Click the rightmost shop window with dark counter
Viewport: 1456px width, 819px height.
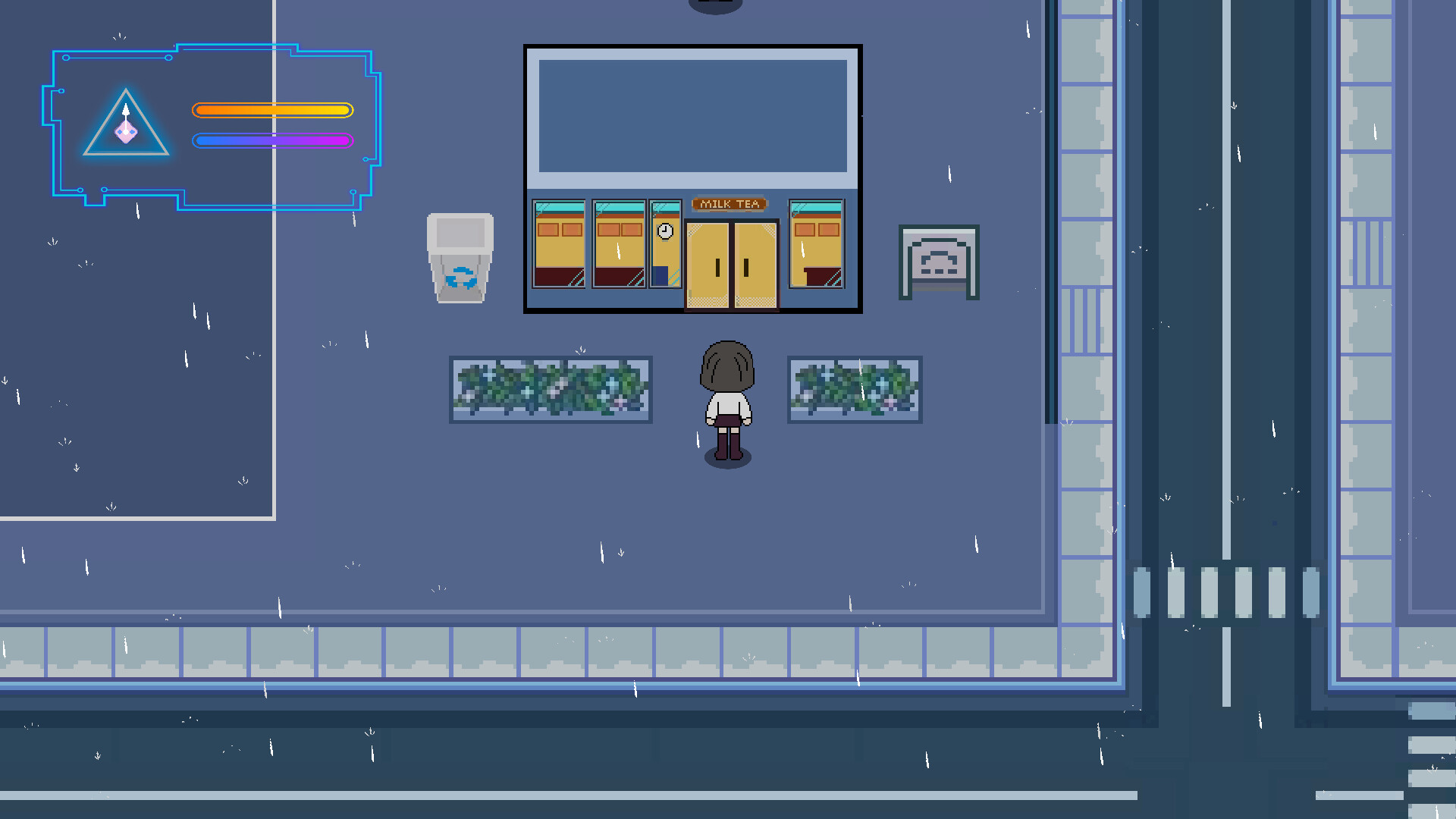coord(817,243)
